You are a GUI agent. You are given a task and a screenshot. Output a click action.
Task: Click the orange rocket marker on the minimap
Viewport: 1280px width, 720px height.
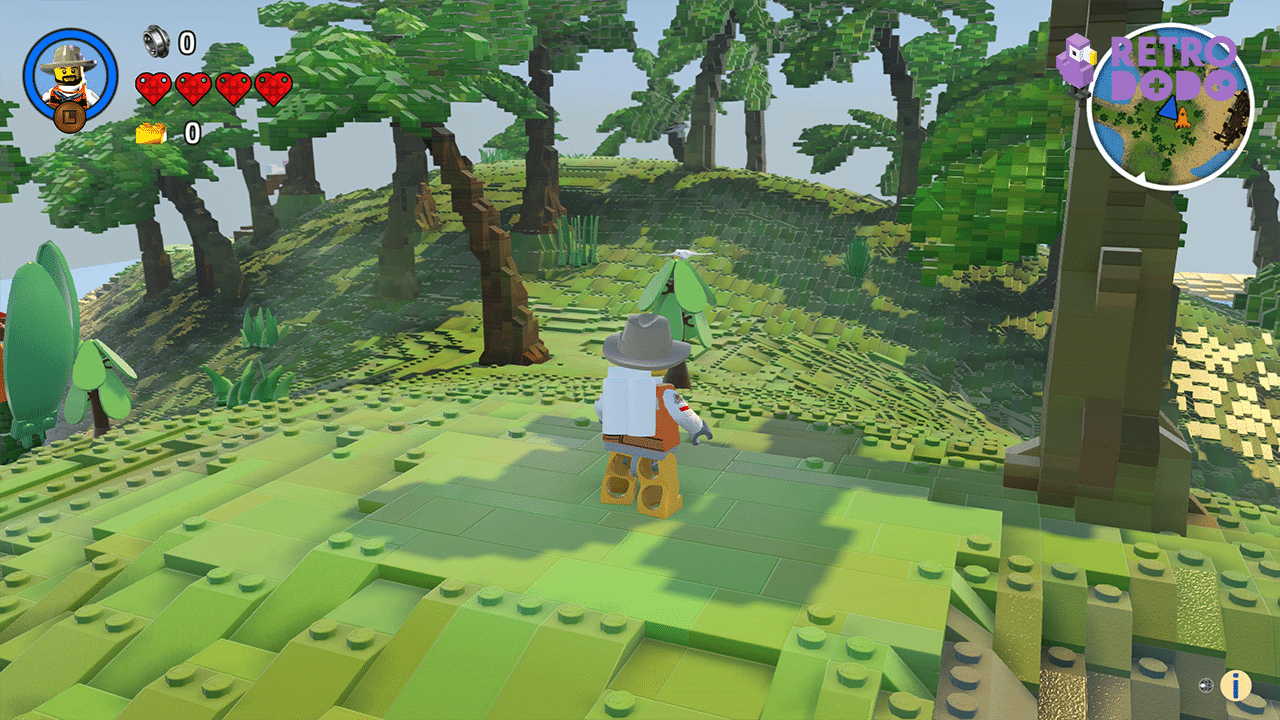click(1182, 118)
